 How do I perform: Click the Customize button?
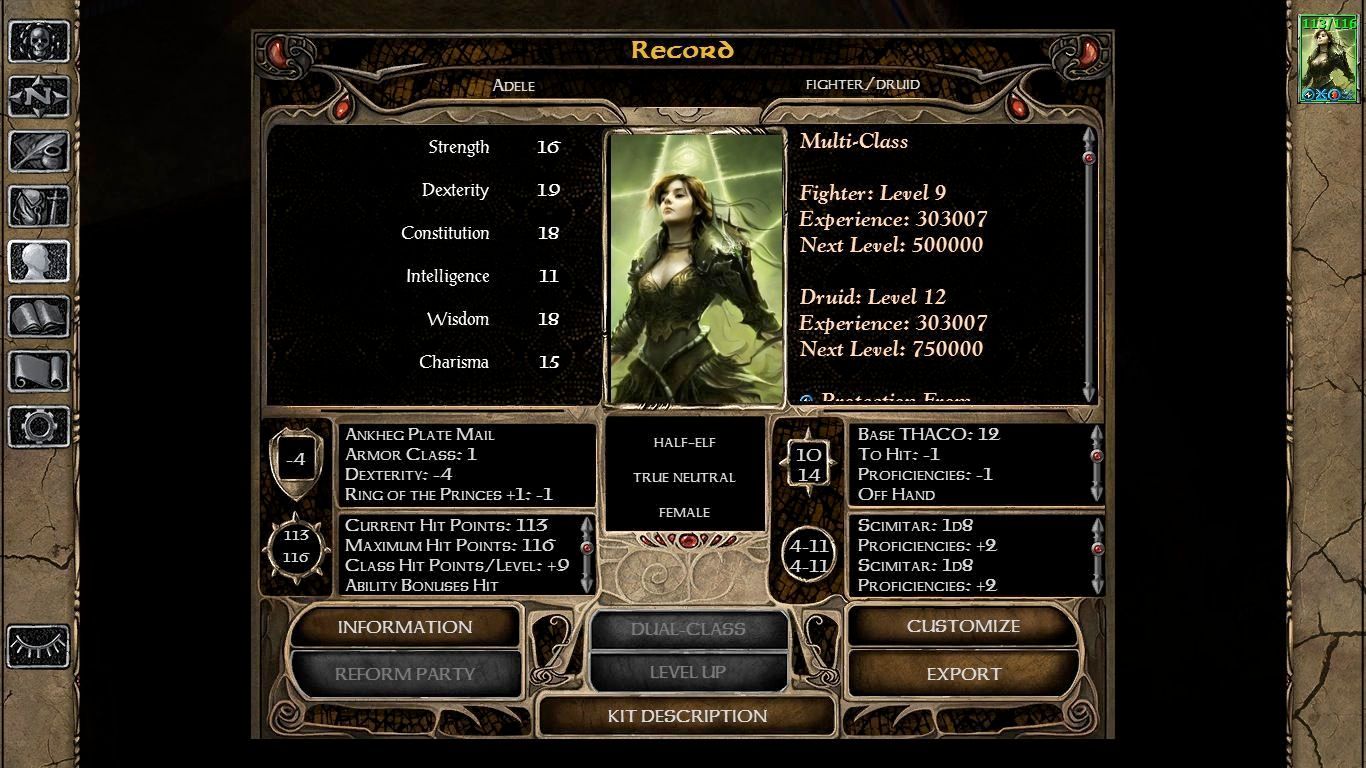(963, 626)
